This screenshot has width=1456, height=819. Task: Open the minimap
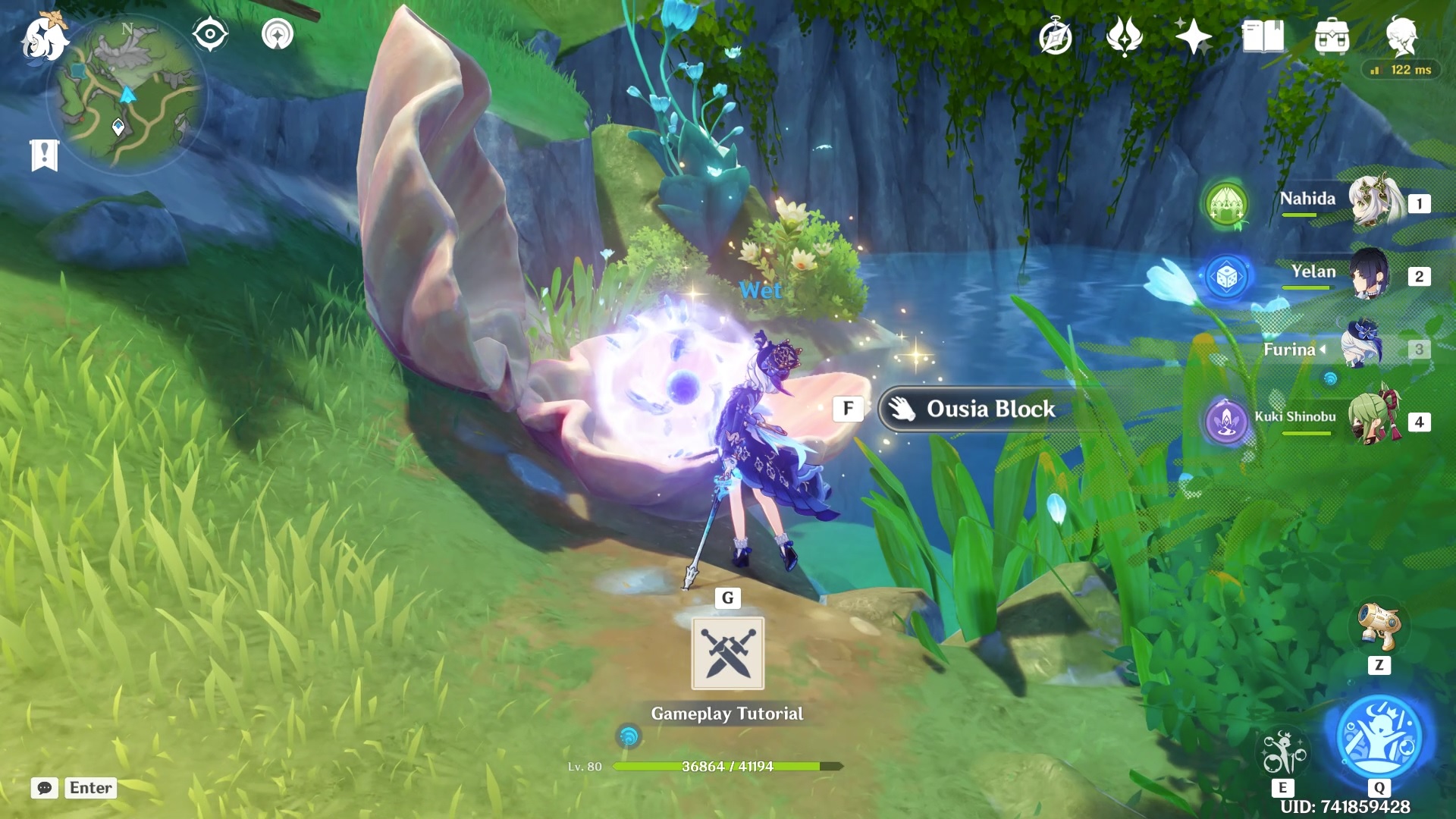click(127, 94)
